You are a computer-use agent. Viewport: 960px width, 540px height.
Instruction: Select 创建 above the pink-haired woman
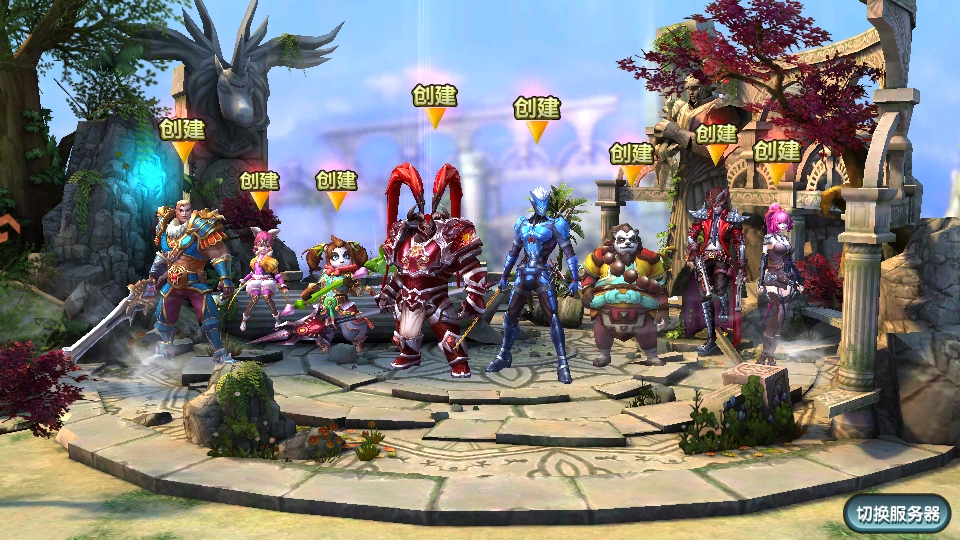(x=776, y=151)
